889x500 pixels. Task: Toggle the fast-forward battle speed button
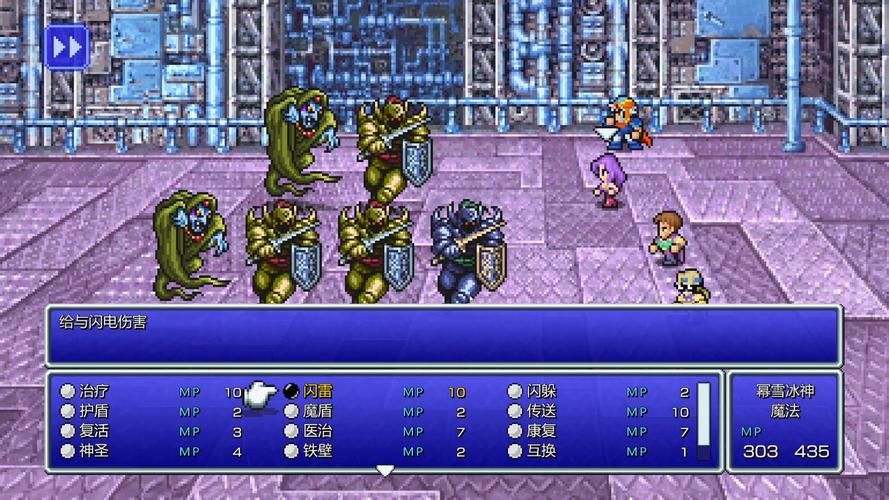tap(67, 47)
